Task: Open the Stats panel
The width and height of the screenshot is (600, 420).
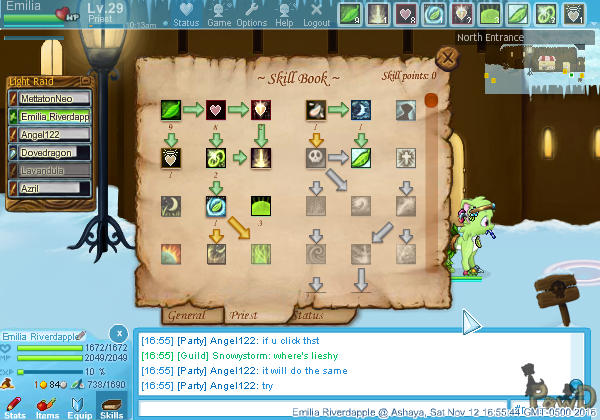Action: (x=15, y=405)
